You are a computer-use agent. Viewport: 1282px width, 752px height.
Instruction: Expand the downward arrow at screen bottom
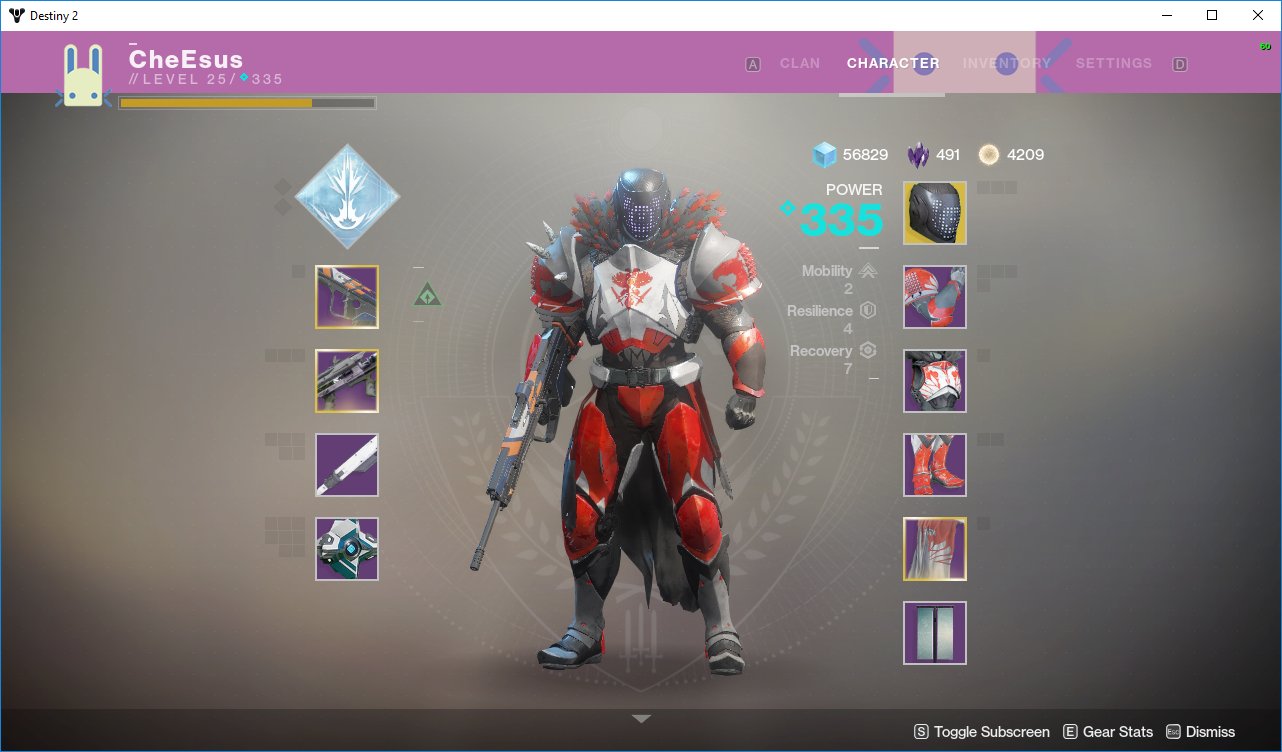click(641, 719)
